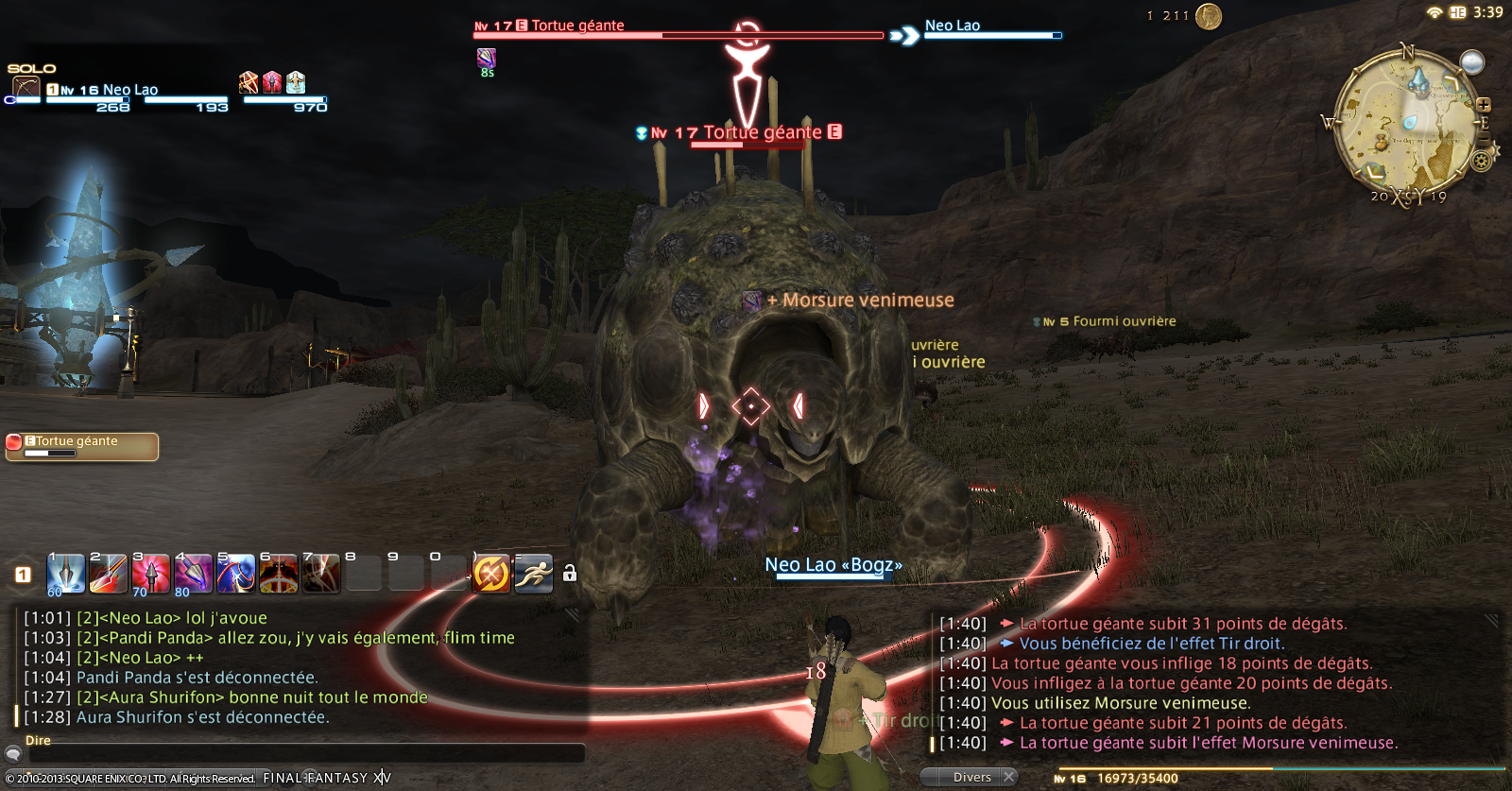This screenshot has height=791, width=1512.
Task: Activate the flaming arrow skill in slot 2
Action: point(108,574)
